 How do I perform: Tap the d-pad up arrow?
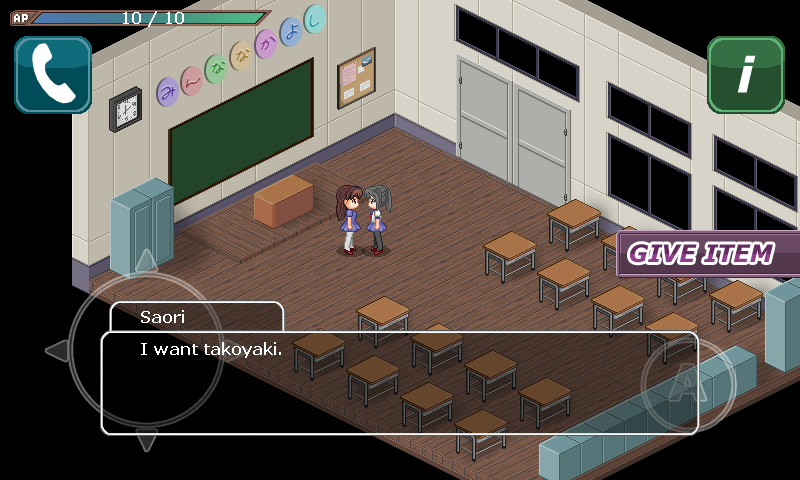146,261
